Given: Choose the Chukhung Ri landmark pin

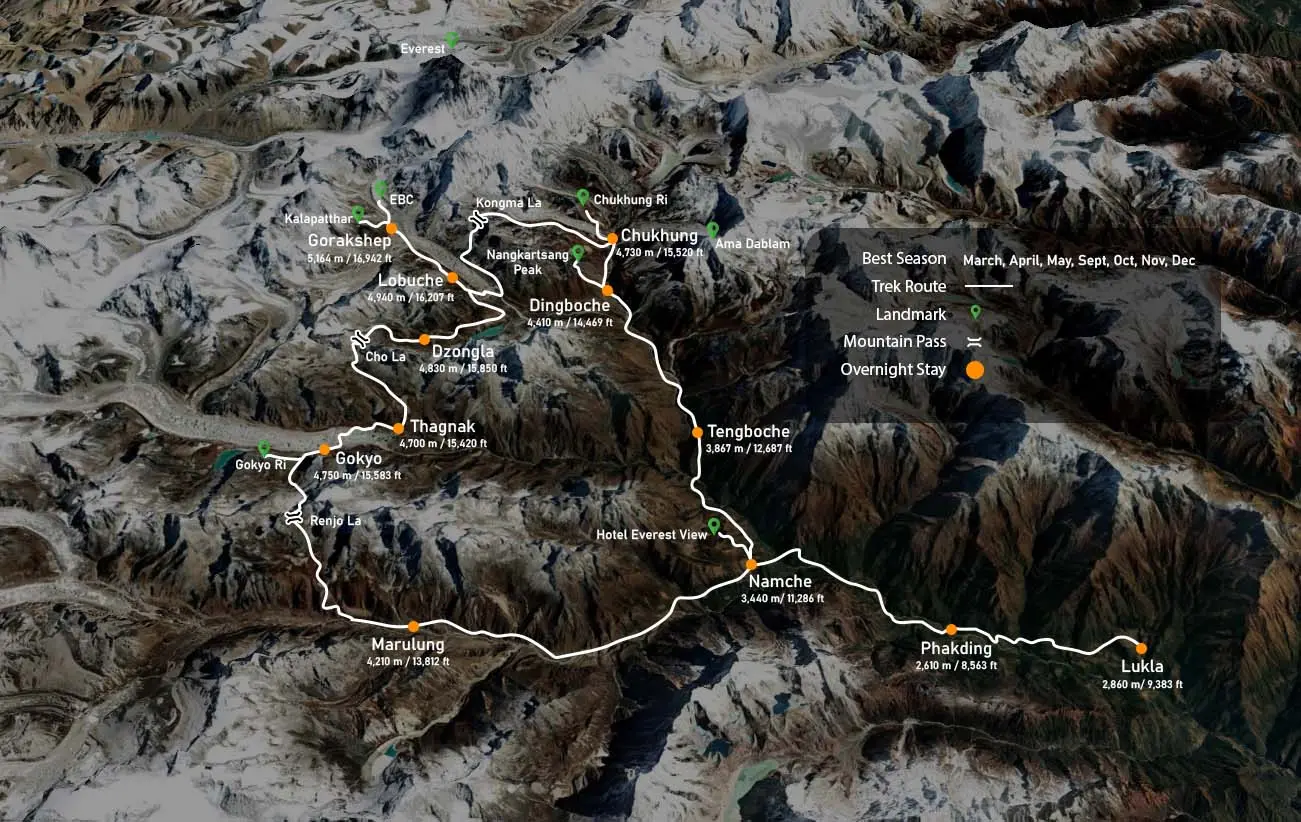Looking at the screenshot, I should pyautogui.click(x=583, y=197).
